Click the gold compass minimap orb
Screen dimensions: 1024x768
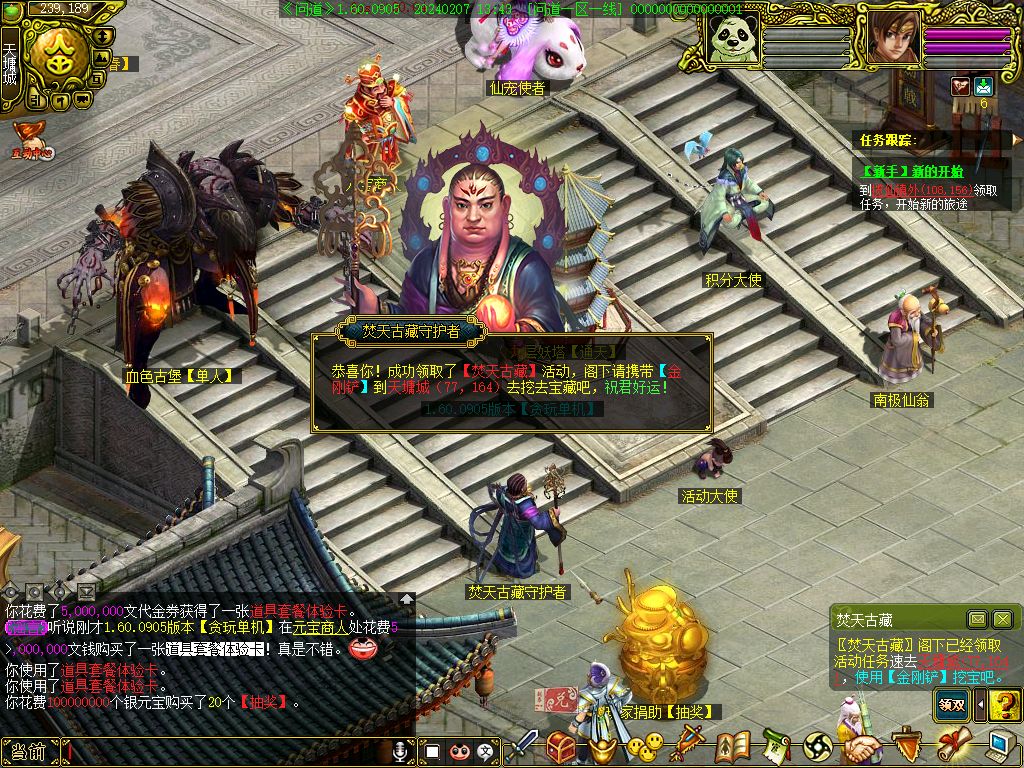tap(57, 53)
